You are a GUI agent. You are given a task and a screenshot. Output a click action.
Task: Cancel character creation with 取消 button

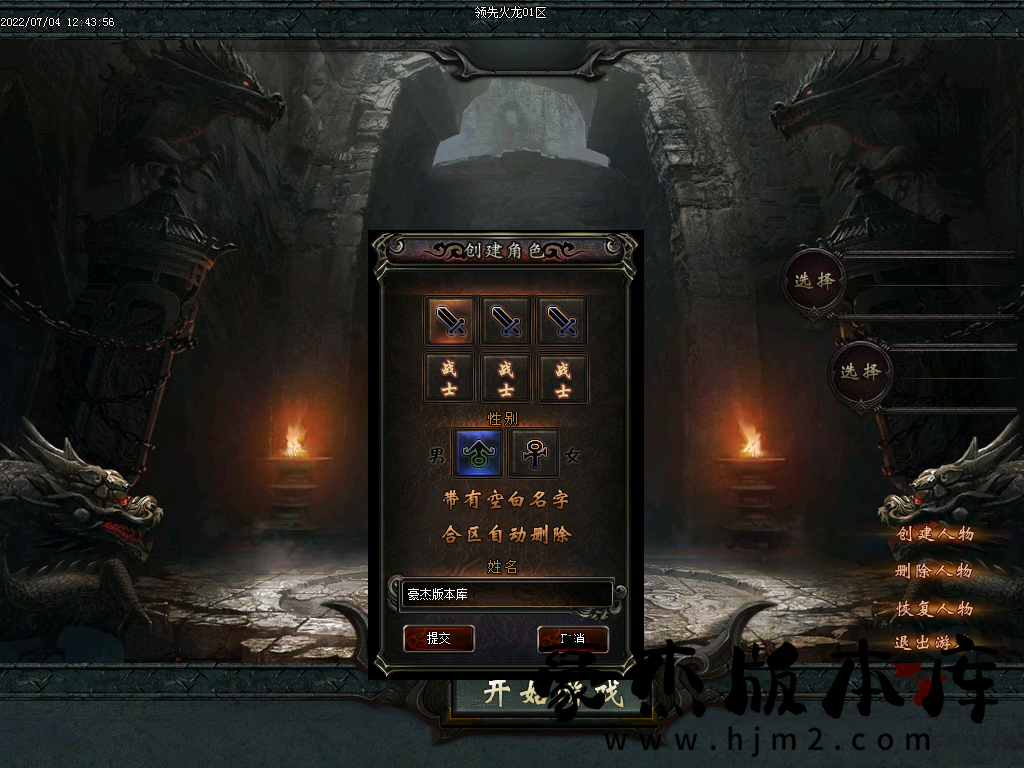(573, 638)
